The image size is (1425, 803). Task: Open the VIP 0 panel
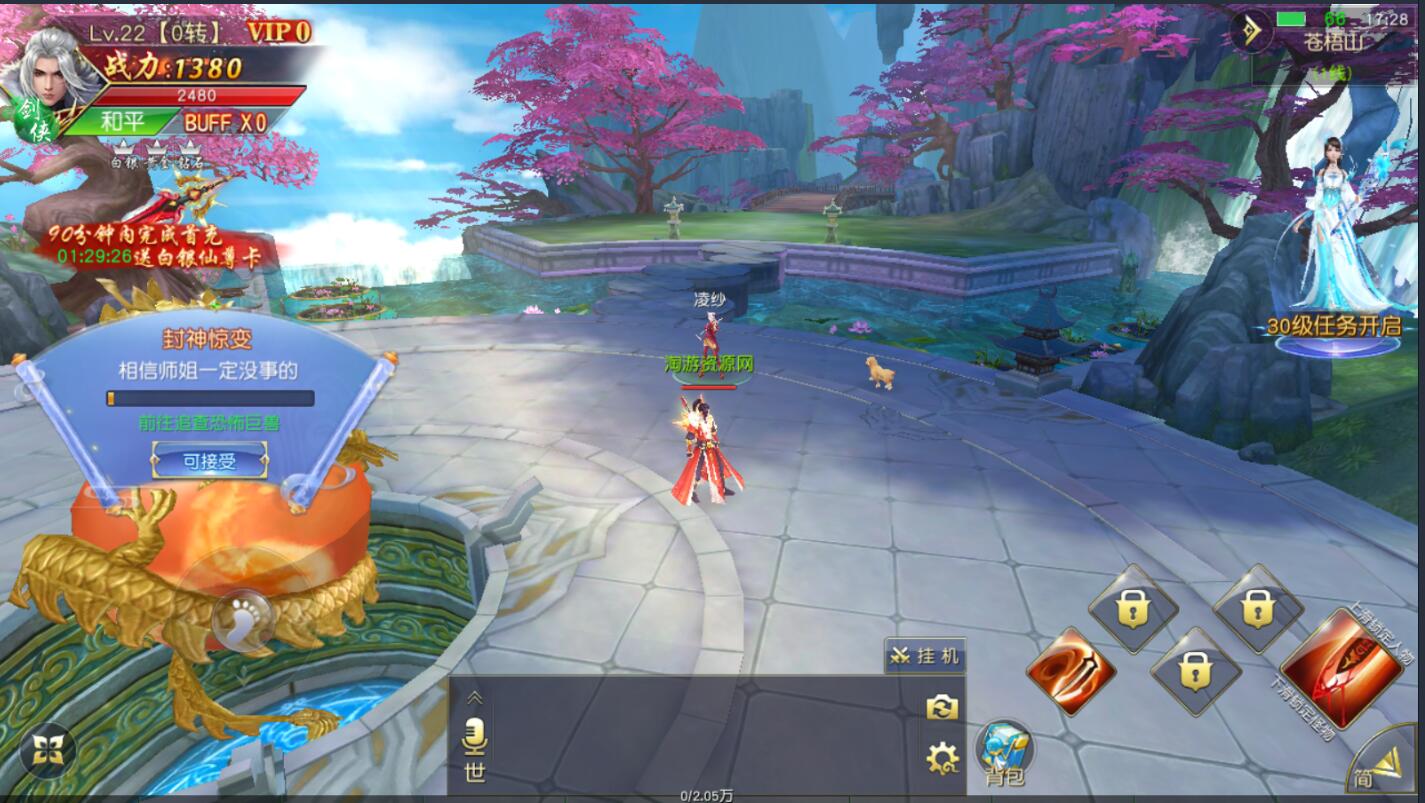point(279,32)
